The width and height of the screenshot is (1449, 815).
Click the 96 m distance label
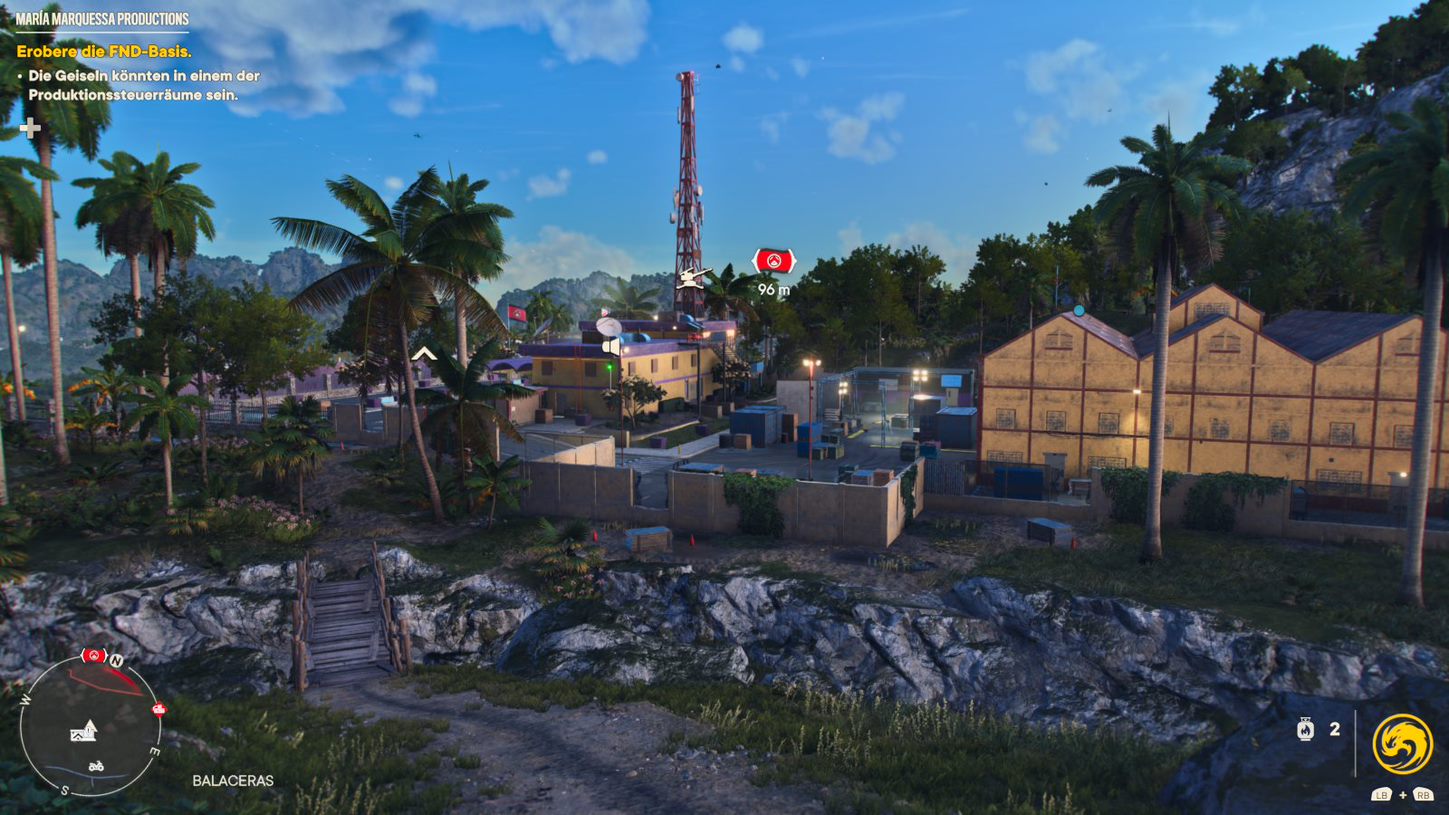click(772, 291)
